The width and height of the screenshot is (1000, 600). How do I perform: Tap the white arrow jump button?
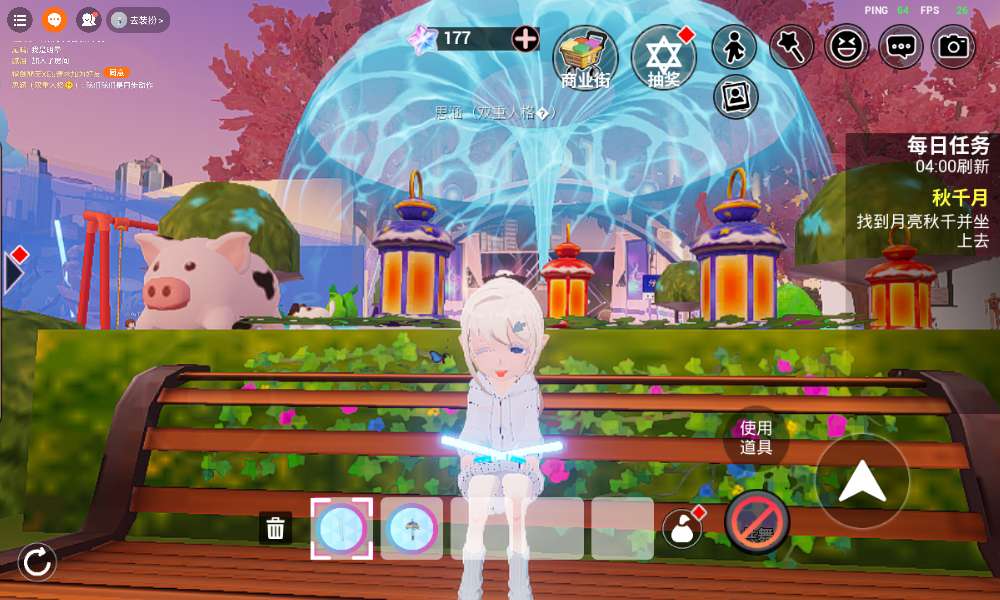(x=862, y=482)
